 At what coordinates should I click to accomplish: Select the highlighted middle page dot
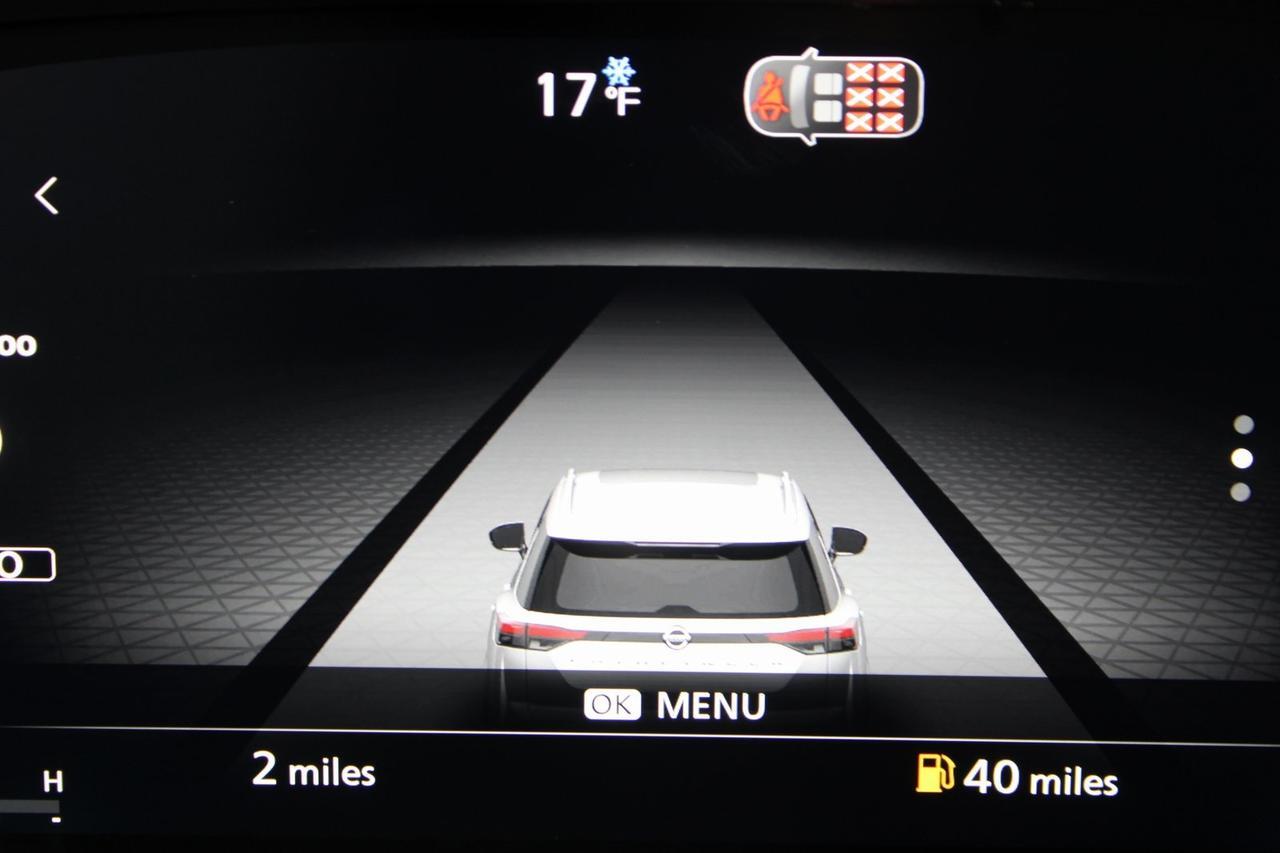pos(1242,458)
